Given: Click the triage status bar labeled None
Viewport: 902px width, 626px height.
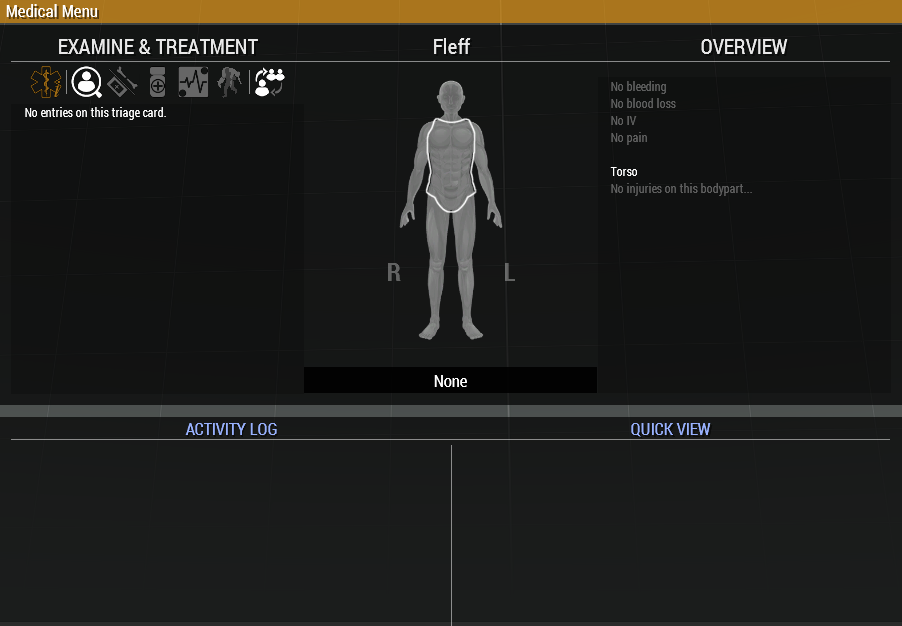Looking at the screenshot, I should pos(450,381).
